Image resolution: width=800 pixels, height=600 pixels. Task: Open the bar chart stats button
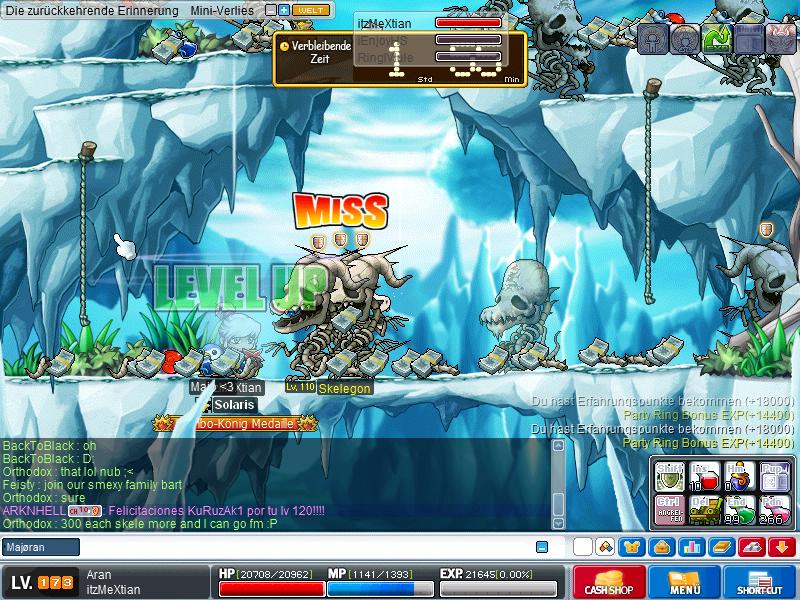[690, 547]
